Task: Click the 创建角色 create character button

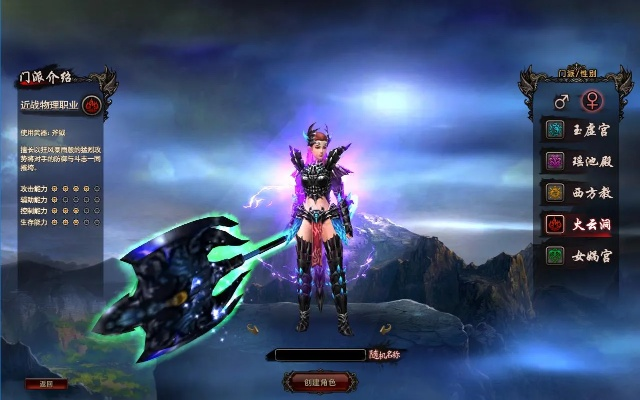Action: (318, 381)
